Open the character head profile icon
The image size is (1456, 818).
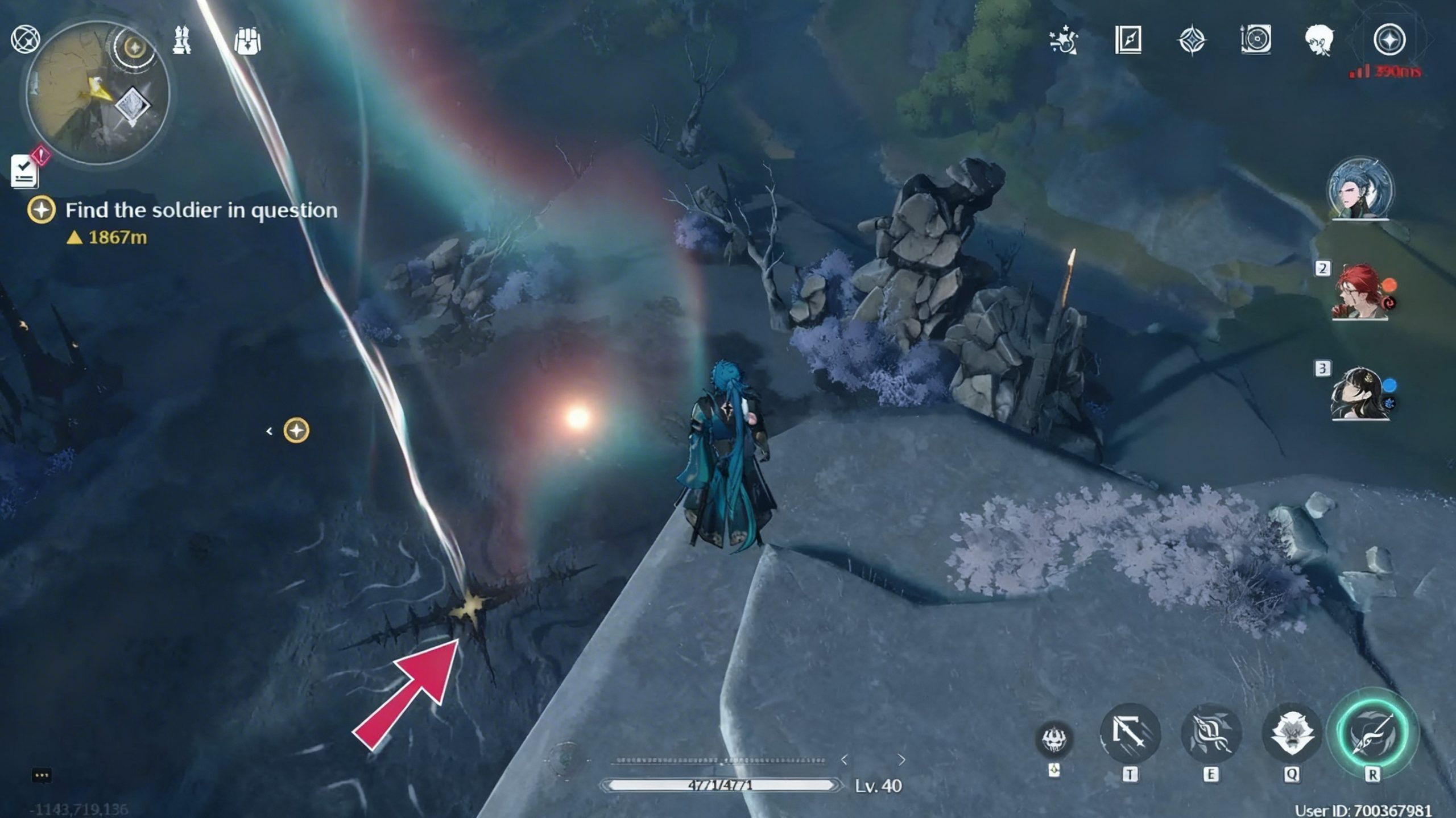(1319, 40)
